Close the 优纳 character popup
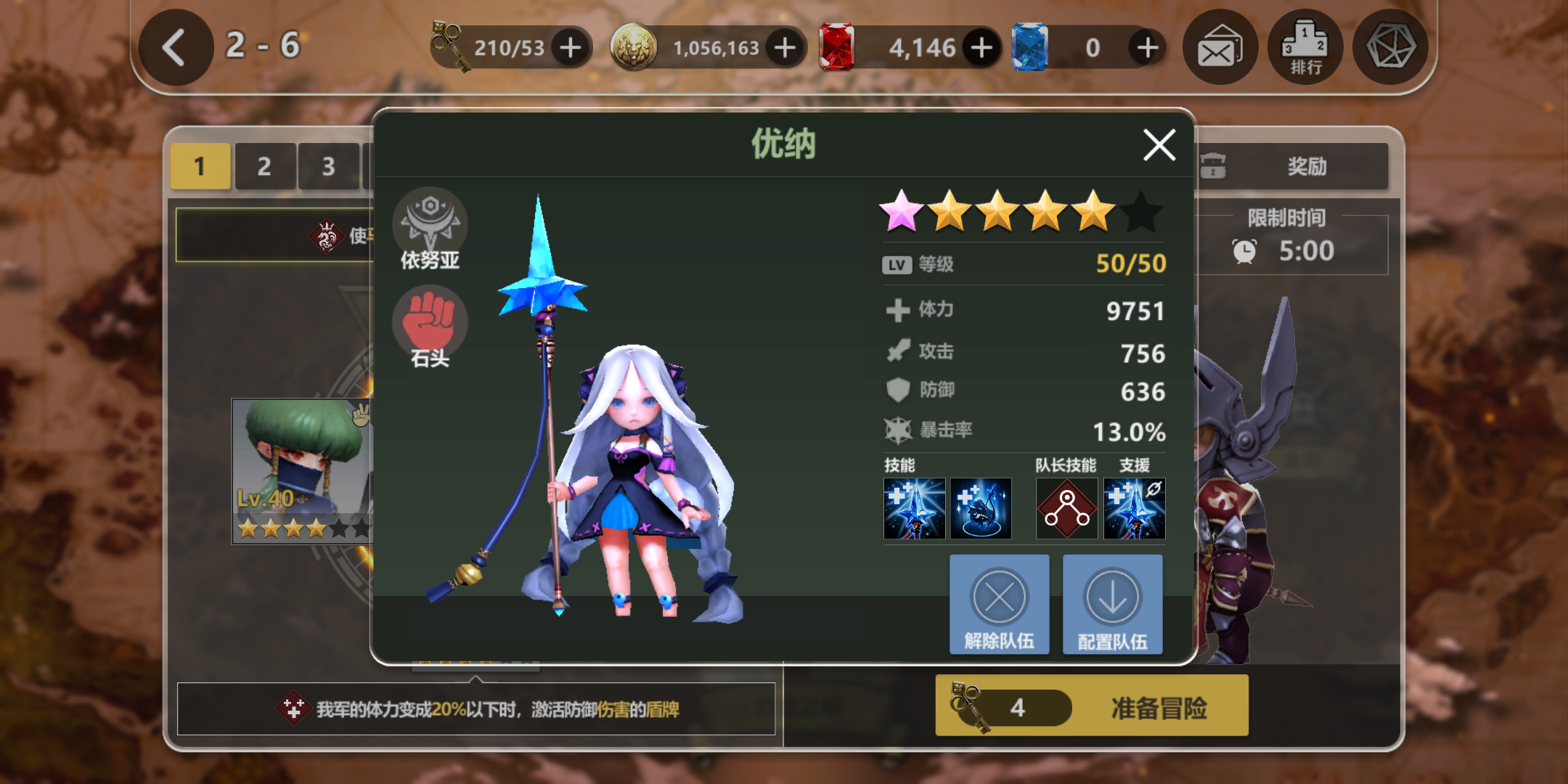This screenshot has height=784, width=1568. click(1159, 145)
